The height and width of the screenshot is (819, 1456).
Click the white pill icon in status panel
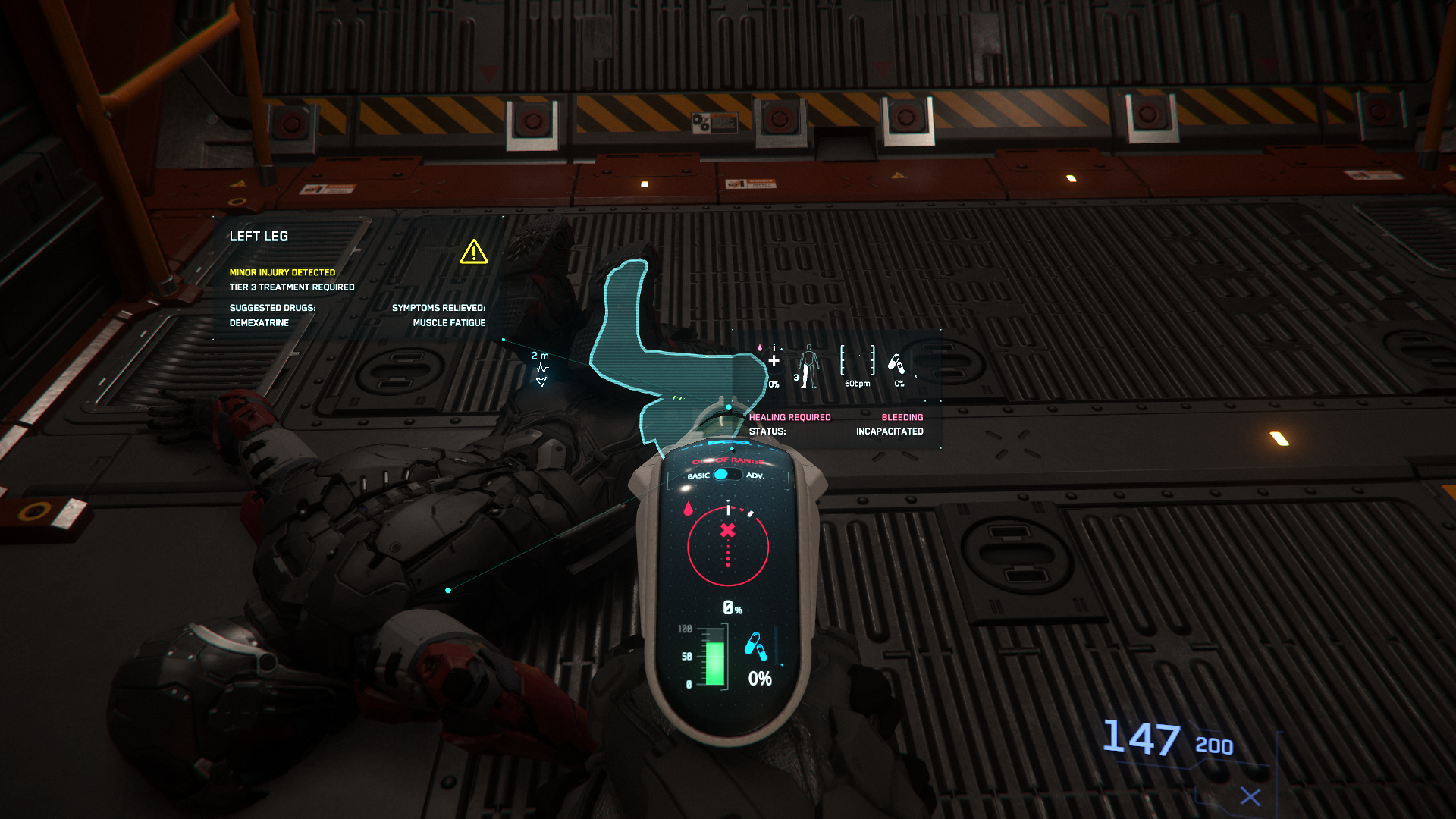896,365
